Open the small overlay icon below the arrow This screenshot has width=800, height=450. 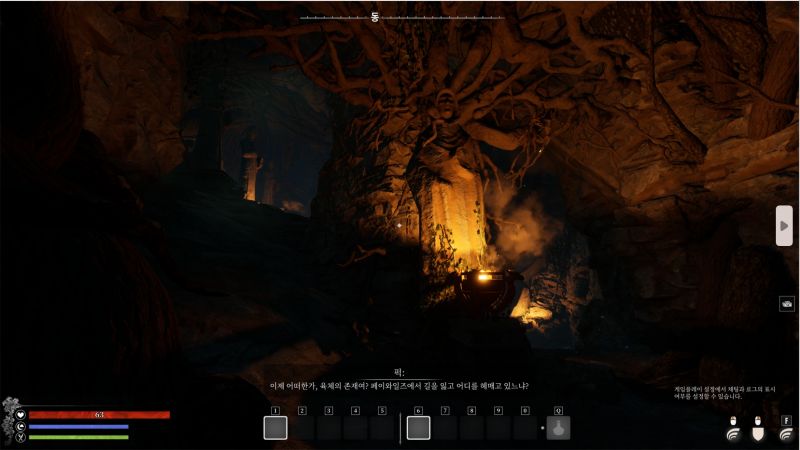(787, 304)
